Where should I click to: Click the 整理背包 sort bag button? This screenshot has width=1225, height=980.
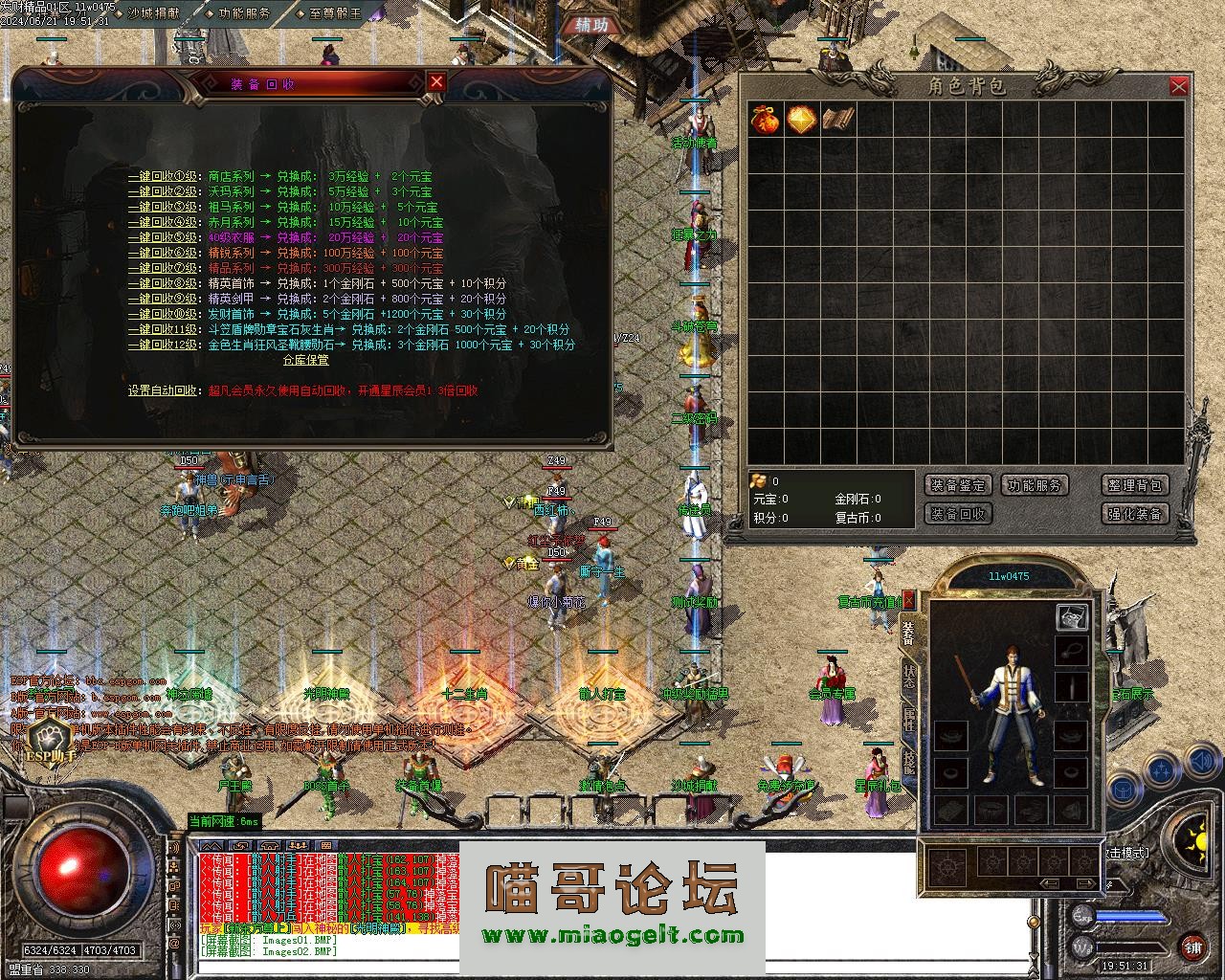click(x=1134, y=485)
